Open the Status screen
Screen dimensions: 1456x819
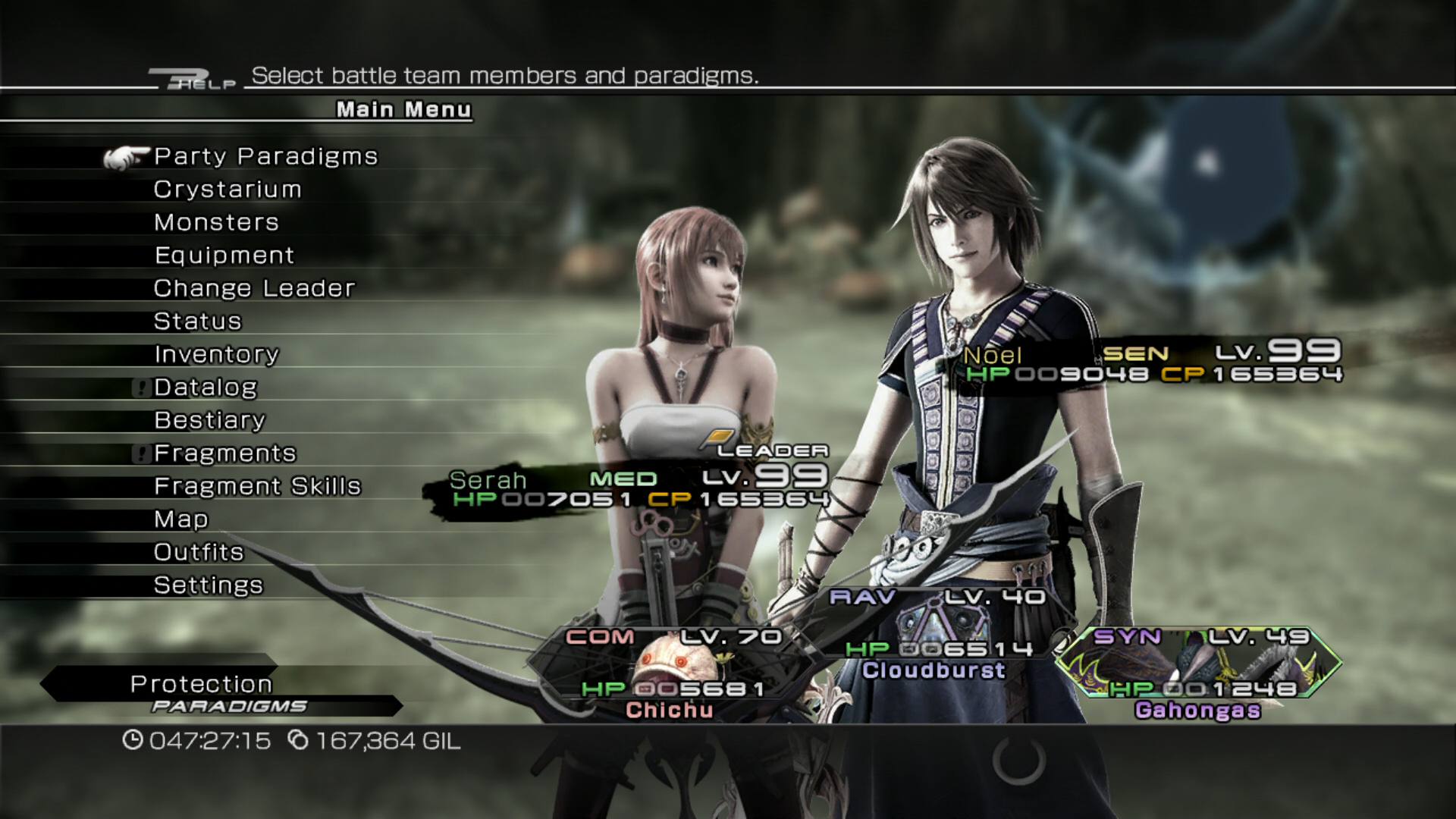pyautogui.click(x=198, y=322)
